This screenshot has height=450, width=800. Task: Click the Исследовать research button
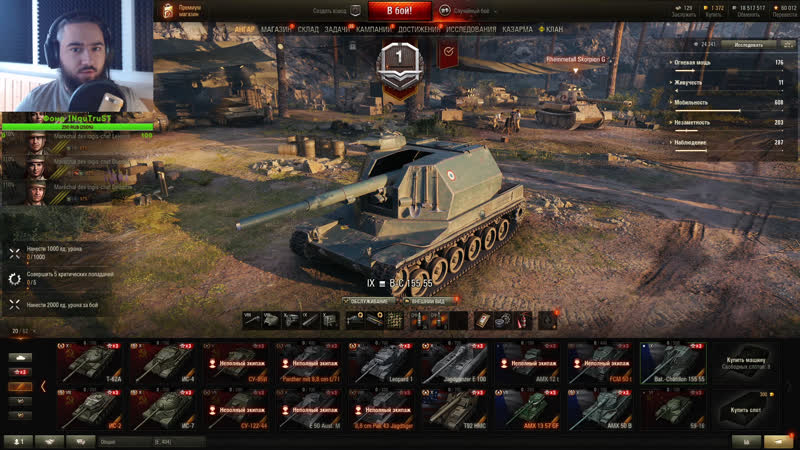(747, 45)
